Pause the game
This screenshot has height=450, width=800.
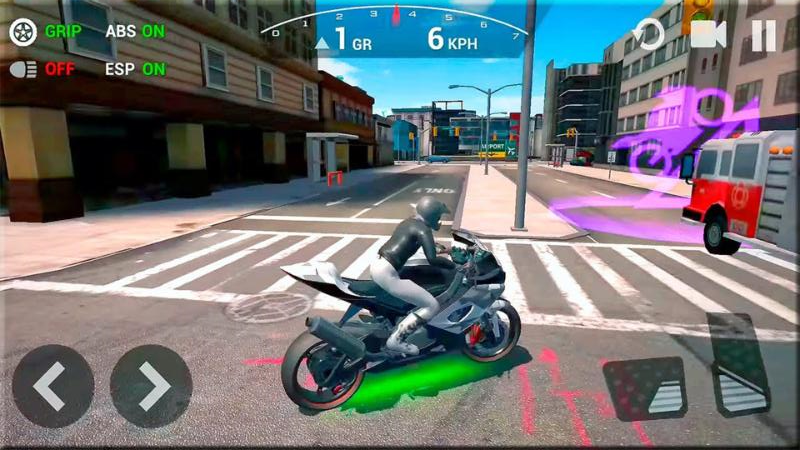pyautogui.click(x=764, y=36)
